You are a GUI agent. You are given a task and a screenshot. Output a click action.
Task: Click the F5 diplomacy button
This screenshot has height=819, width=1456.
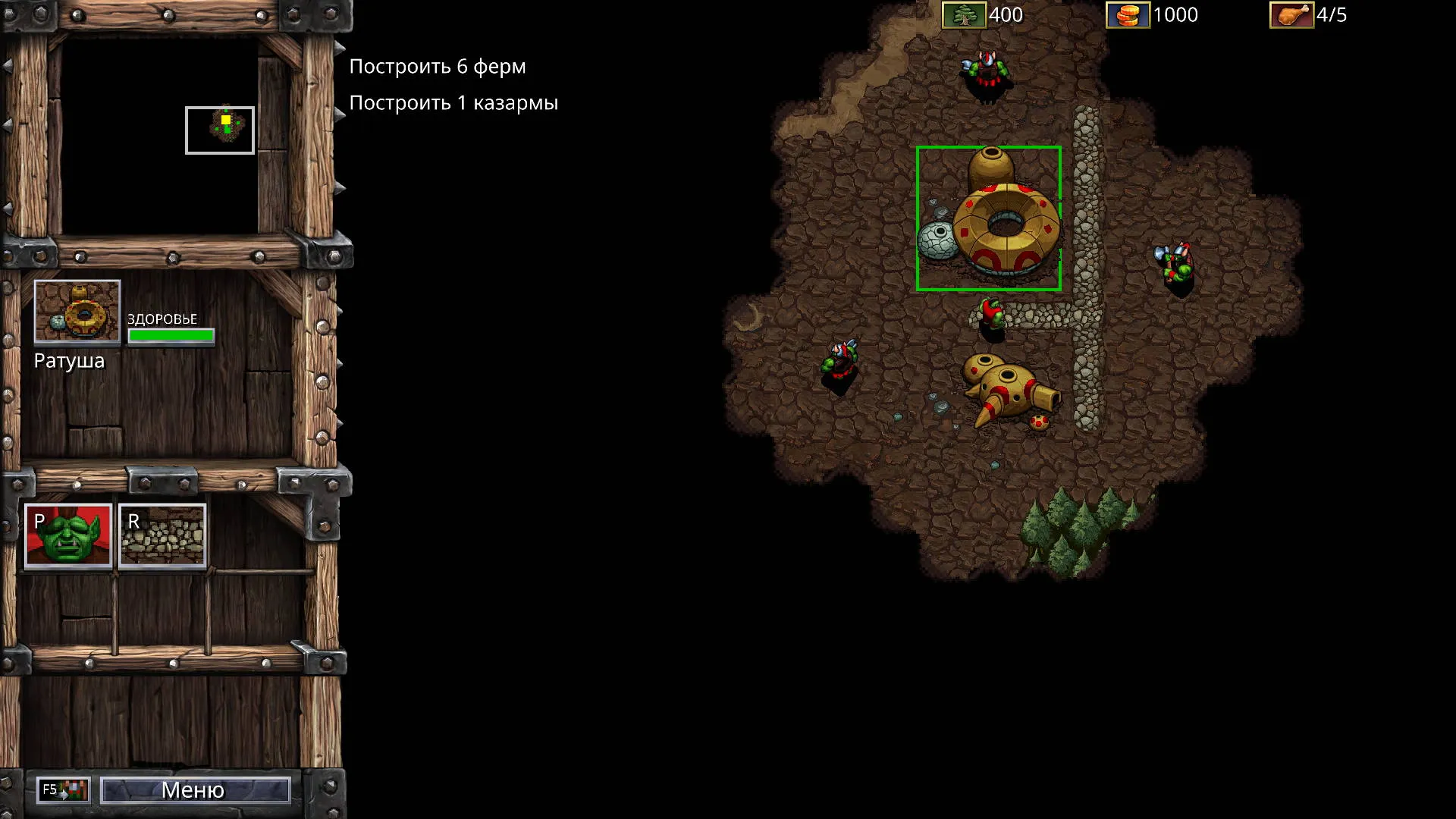64,790
